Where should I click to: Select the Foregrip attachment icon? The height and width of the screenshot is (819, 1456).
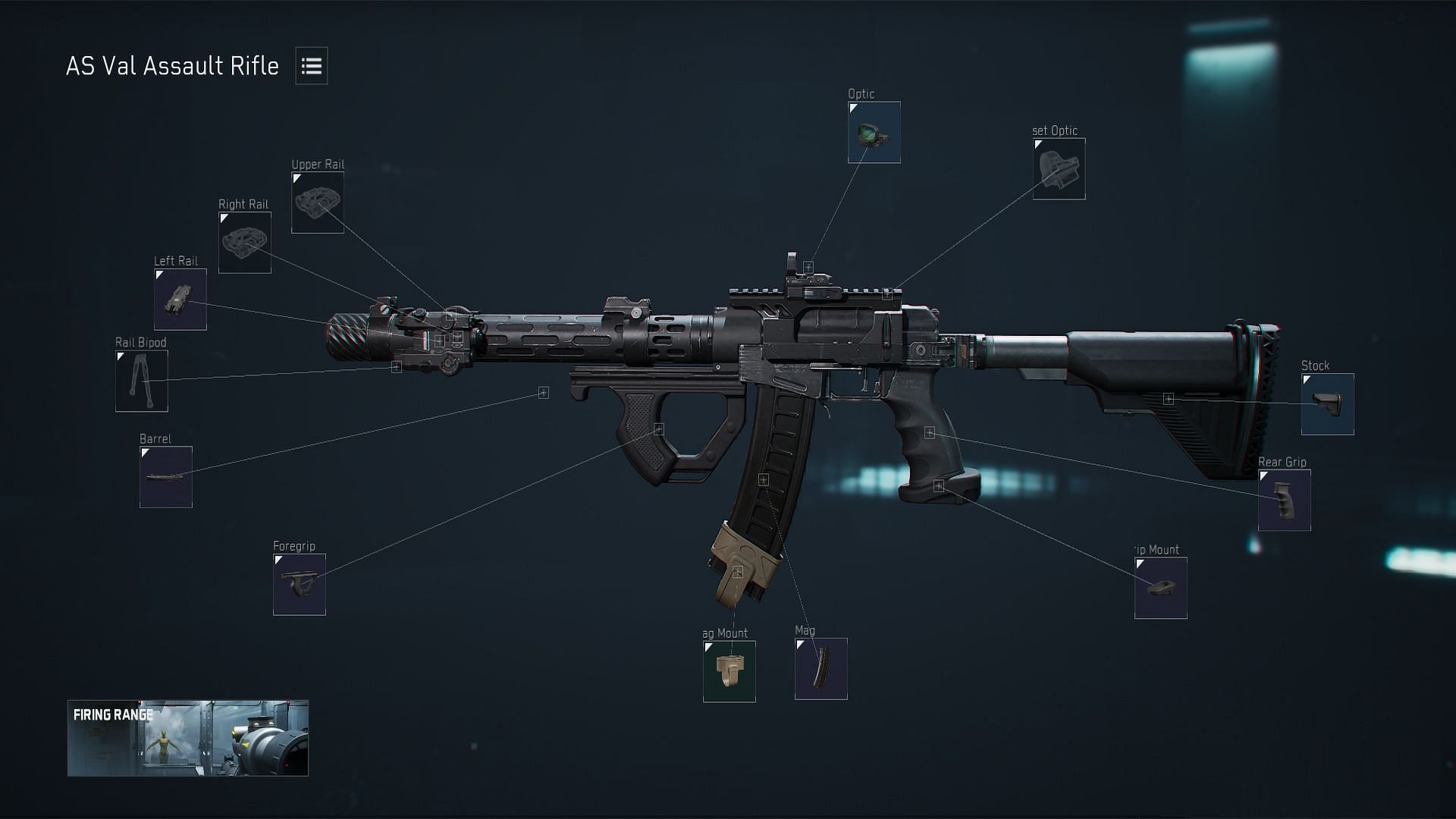click(299, 584)
